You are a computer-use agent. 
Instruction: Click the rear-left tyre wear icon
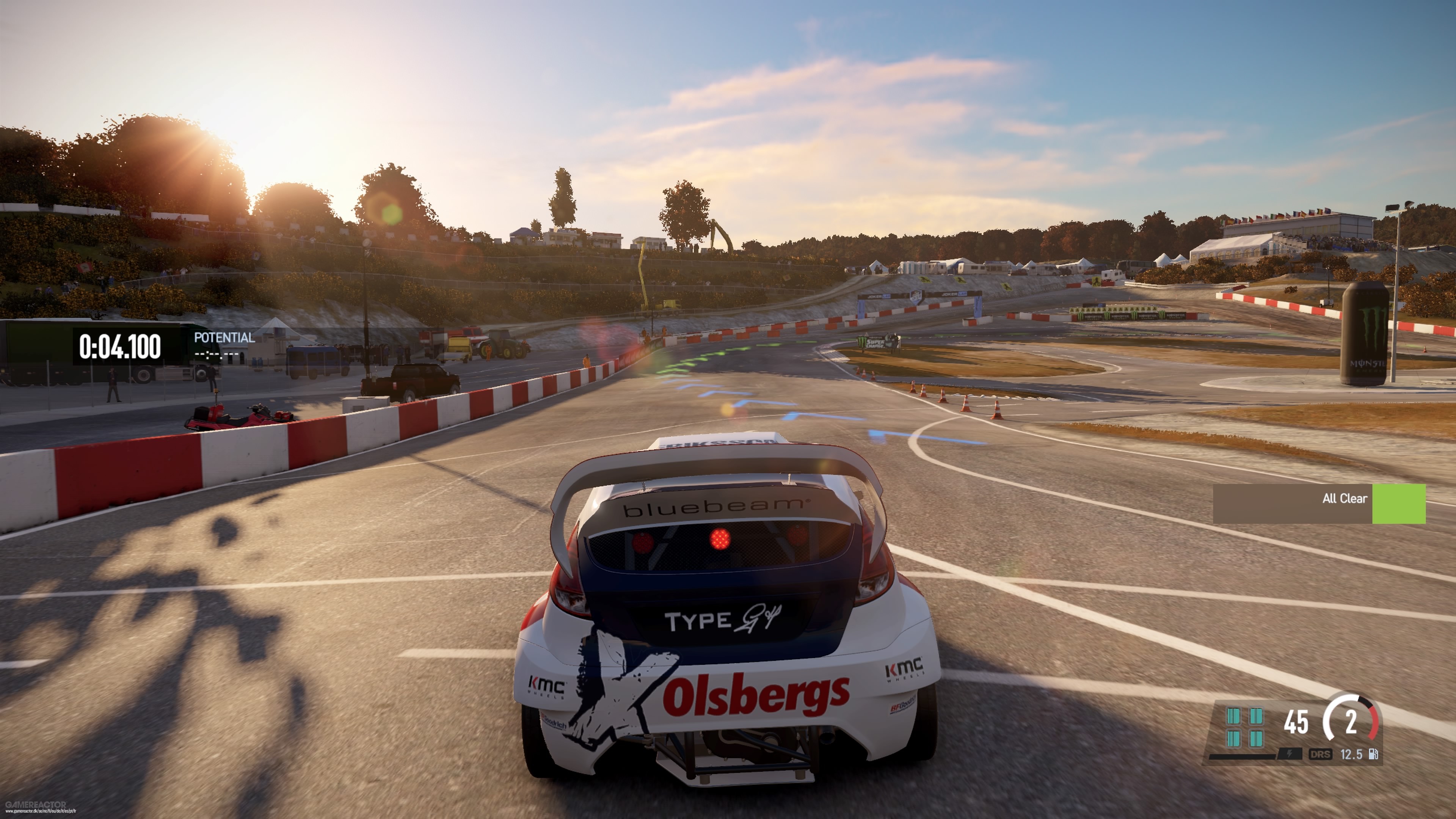(1234, 739)
